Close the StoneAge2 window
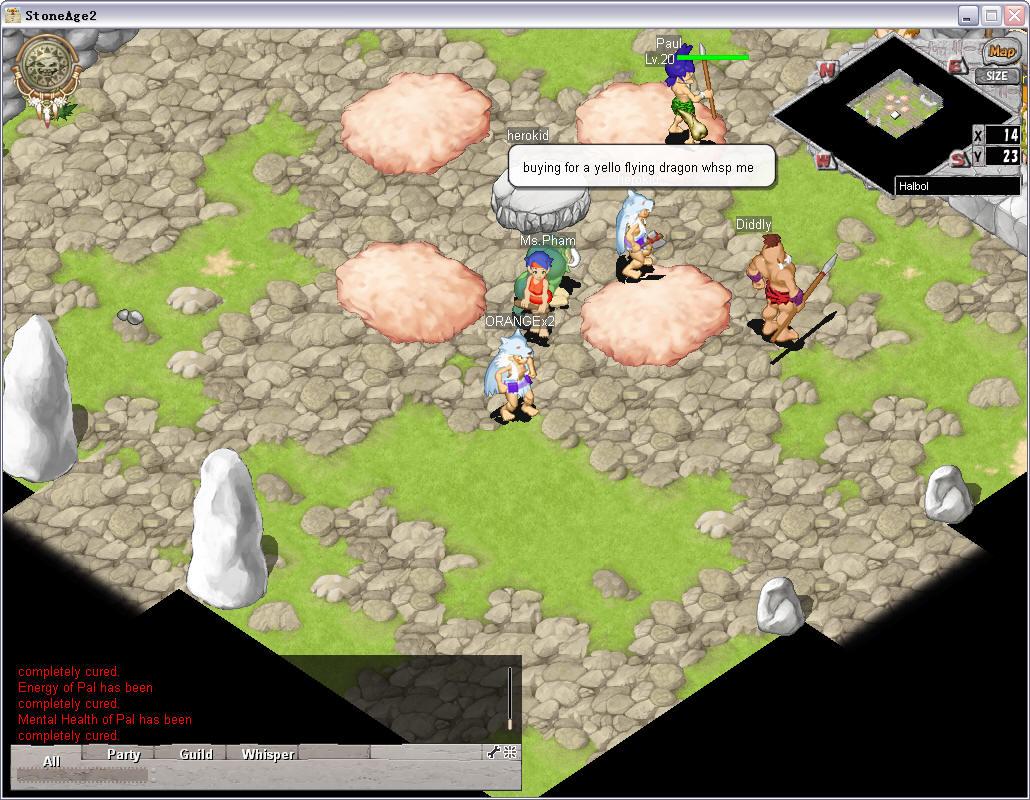The image size is (1030, 800). click(1013, 15)
